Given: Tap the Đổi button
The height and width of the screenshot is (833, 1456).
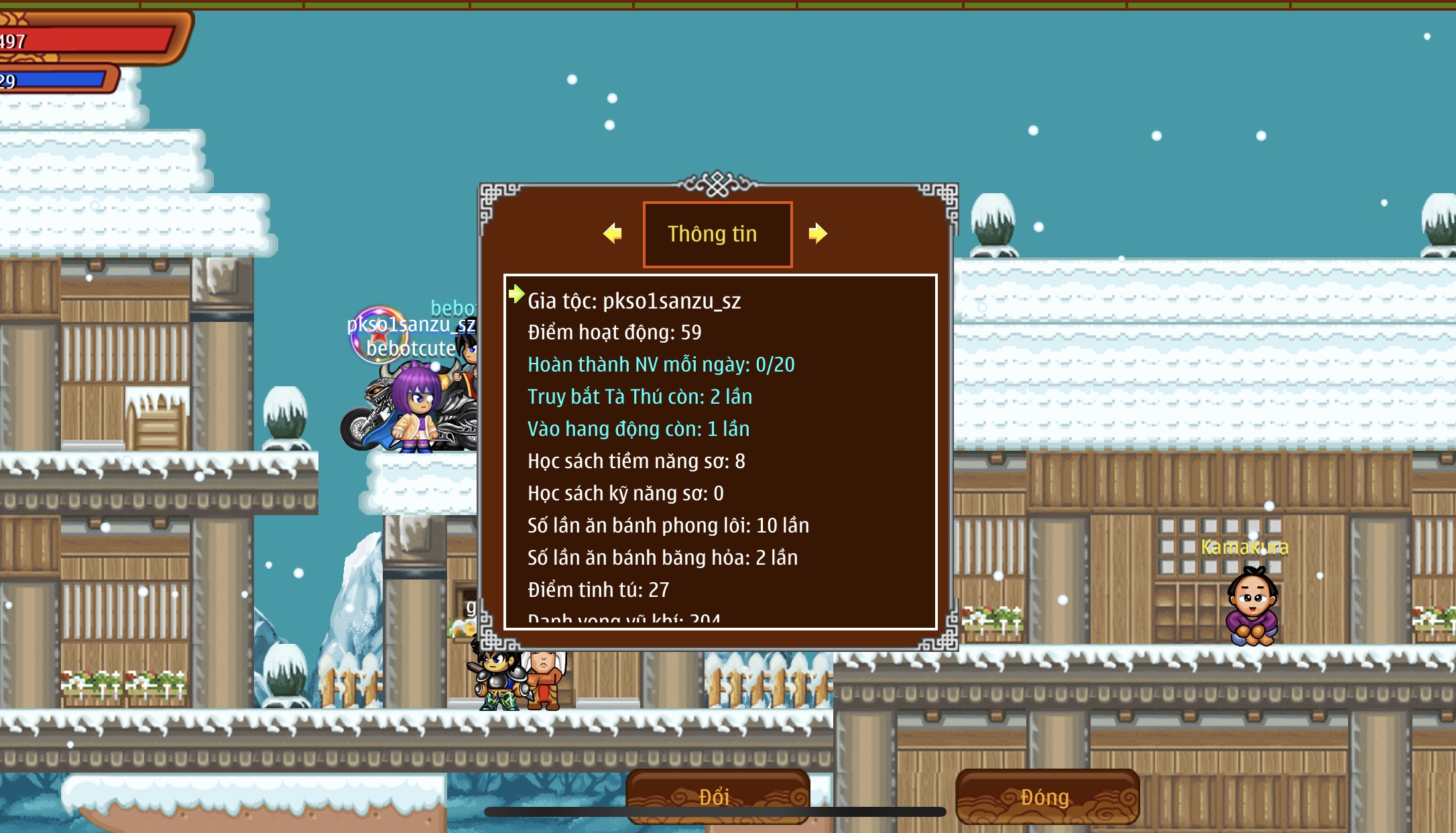Looking at the screenshot, I should point(717,796).
